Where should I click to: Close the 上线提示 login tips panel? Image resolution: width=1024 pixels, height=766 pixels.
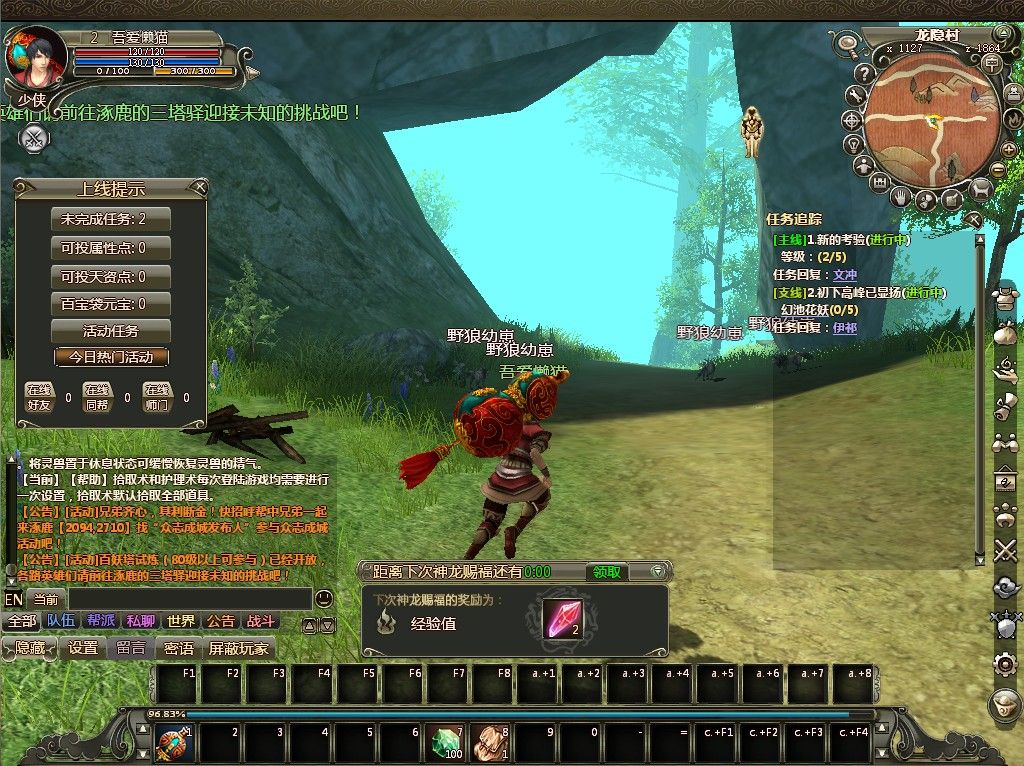201,187
